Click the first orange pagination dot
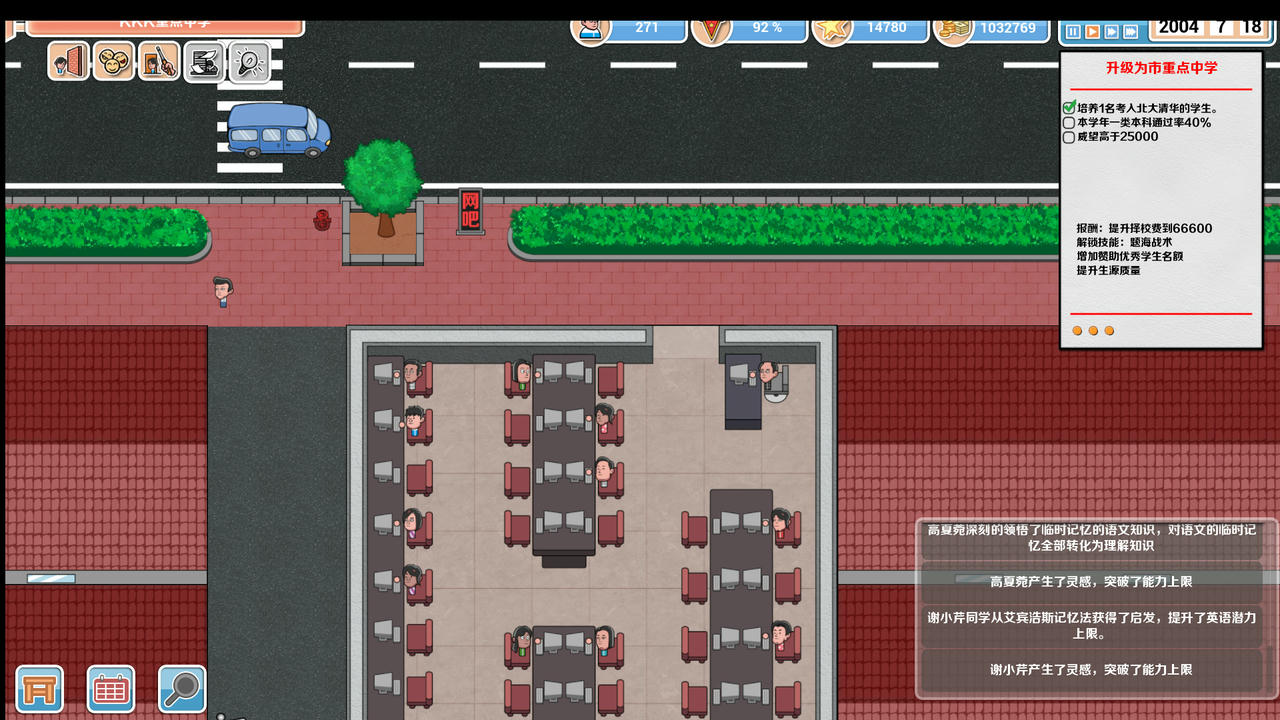Viewport: 1280px width, 720px height. (x=1076, y=330)
